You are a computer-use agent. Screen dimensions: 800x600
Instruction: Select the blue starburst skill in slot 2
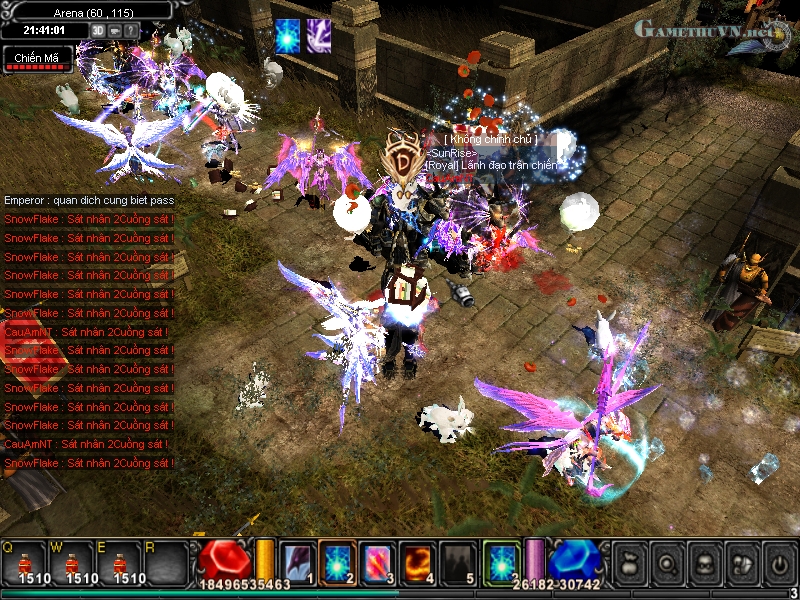tap(338, 561)
